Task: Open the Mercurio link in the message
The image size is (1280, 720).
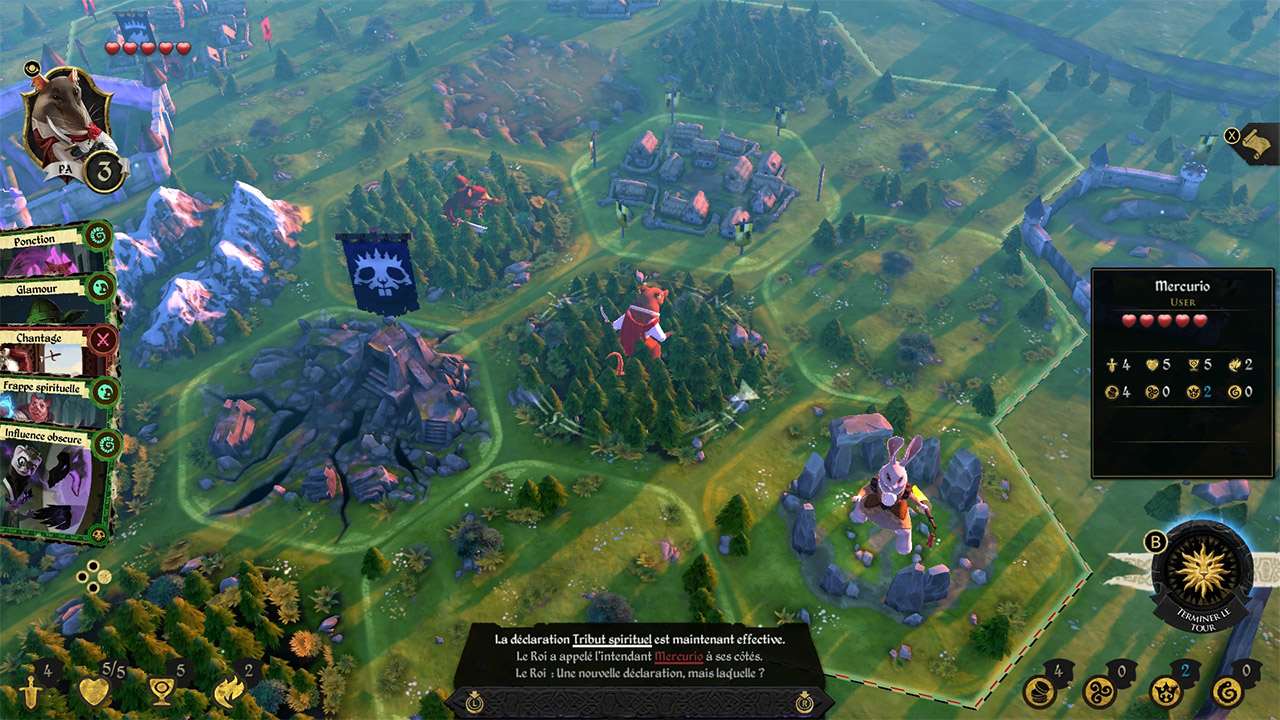Action: [678, 657]
